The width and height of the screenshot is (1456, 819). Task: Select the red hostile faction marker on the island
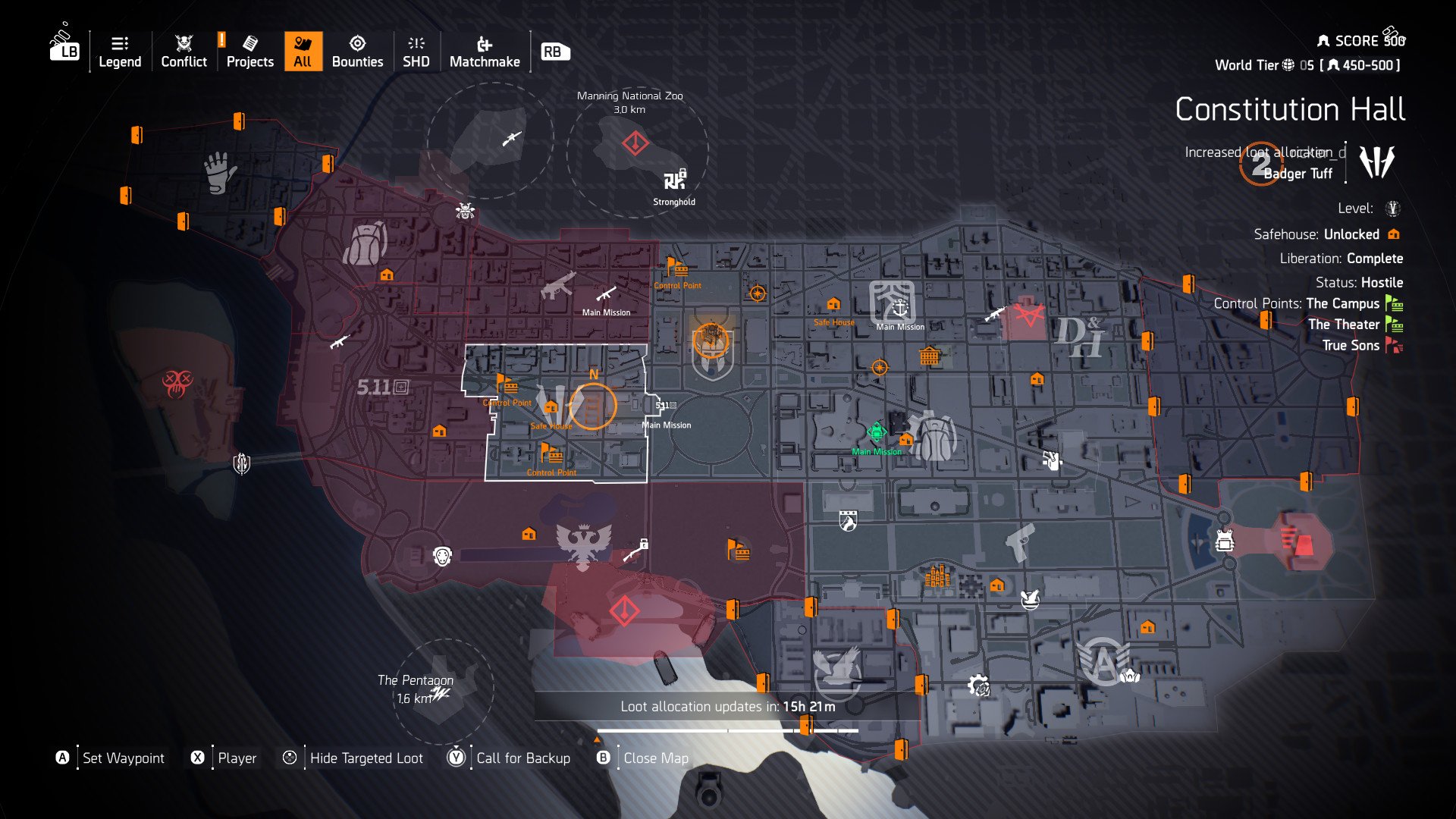tap(177, 383)
